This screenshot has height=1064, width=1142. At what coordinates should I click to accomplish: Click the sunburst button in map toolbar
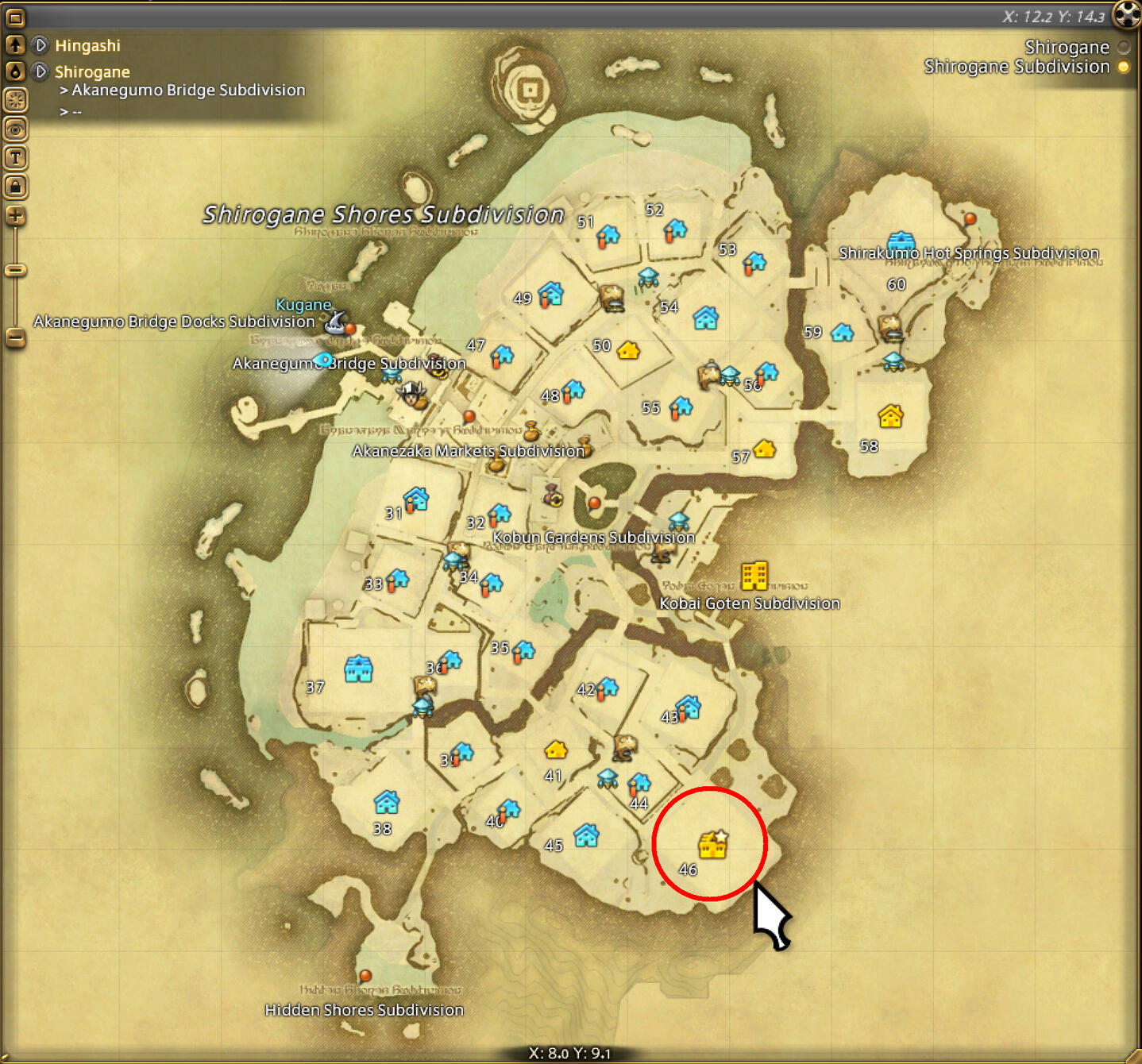coord(15,100)
